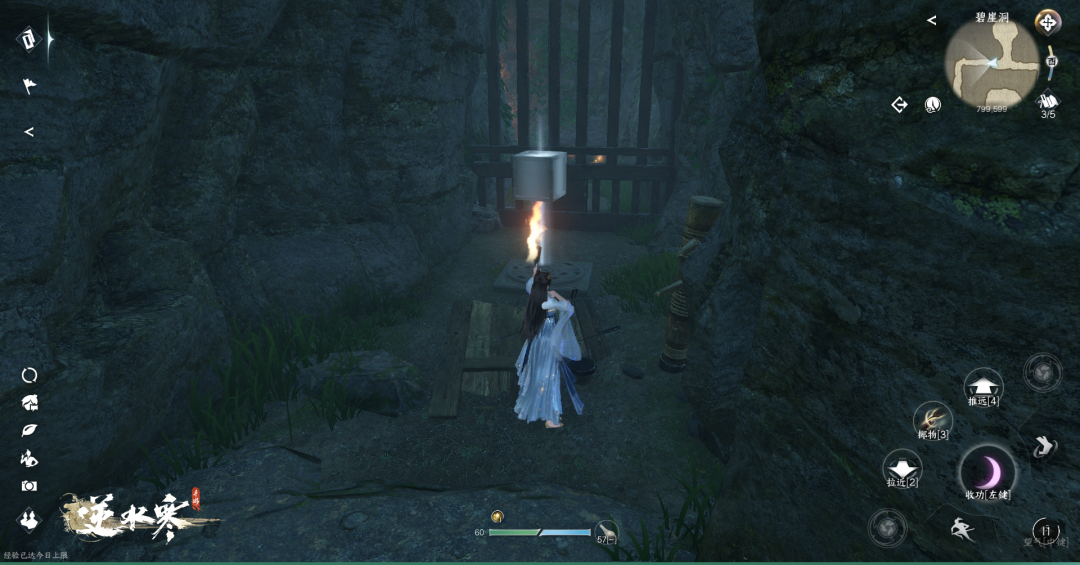Toggle the 行 walk mode button
This screenshot has width=1080, height=565.
coord(1046,530)
